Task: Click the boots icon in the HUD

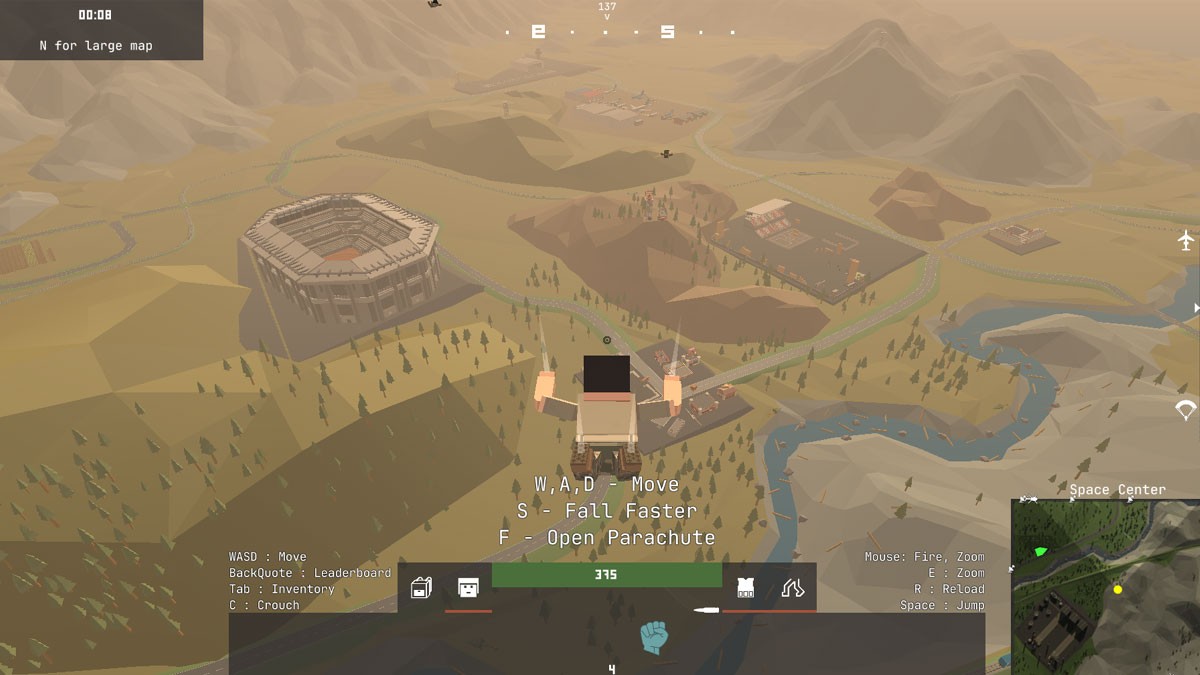Action: click(x=792, y=587)
